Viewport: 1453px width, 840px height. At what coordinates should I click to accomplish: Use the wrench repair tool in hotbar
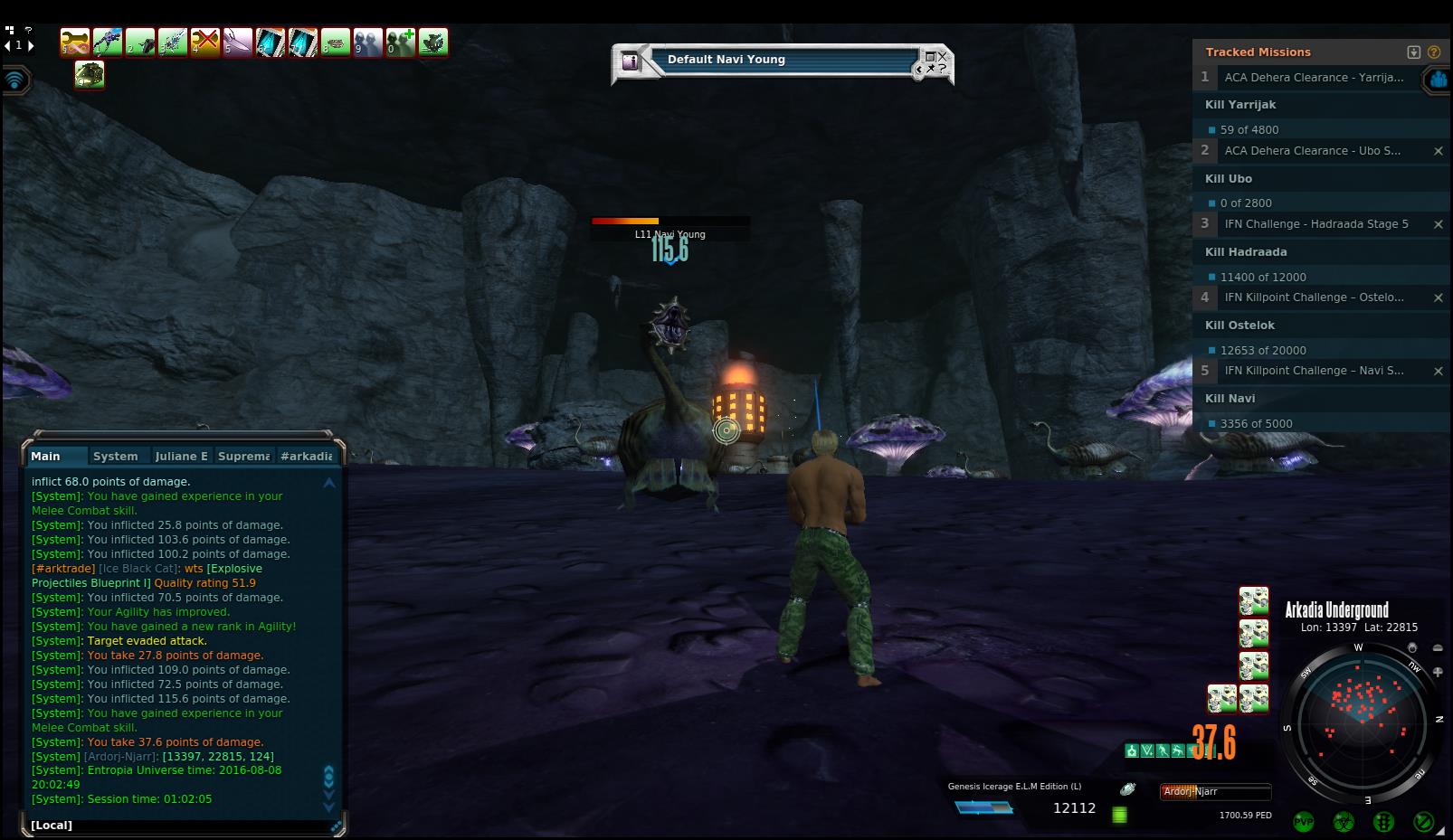coord(75,42)
